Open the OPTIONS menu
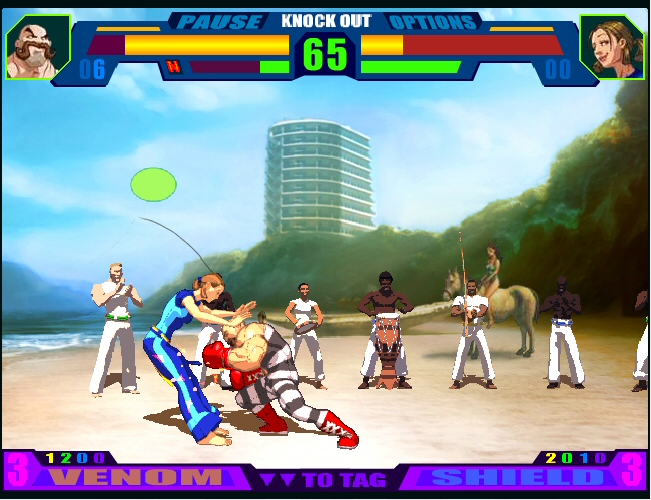 click(x=430, y=21)
